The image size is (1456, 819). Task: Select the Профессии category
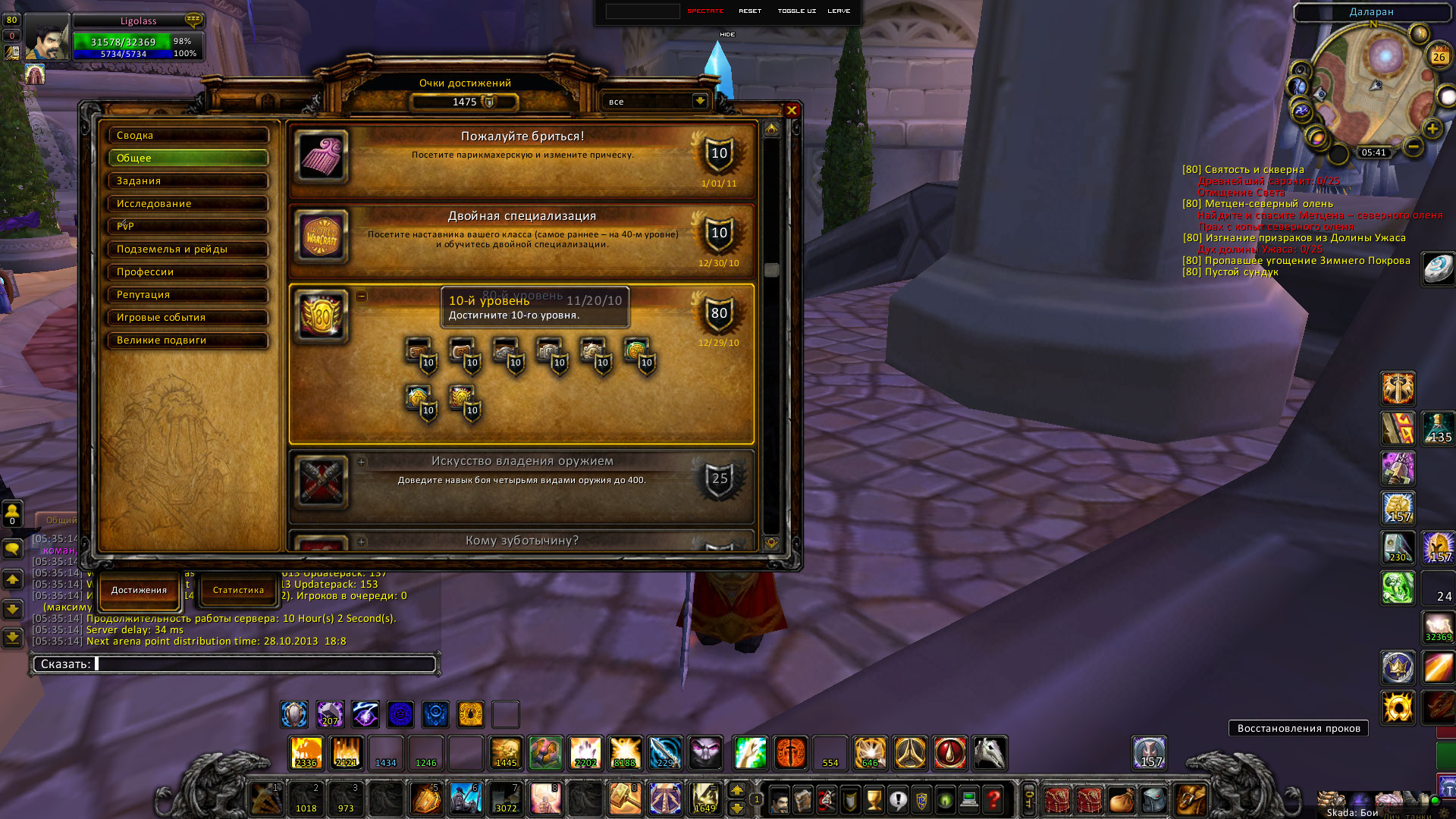coord(188,272)
